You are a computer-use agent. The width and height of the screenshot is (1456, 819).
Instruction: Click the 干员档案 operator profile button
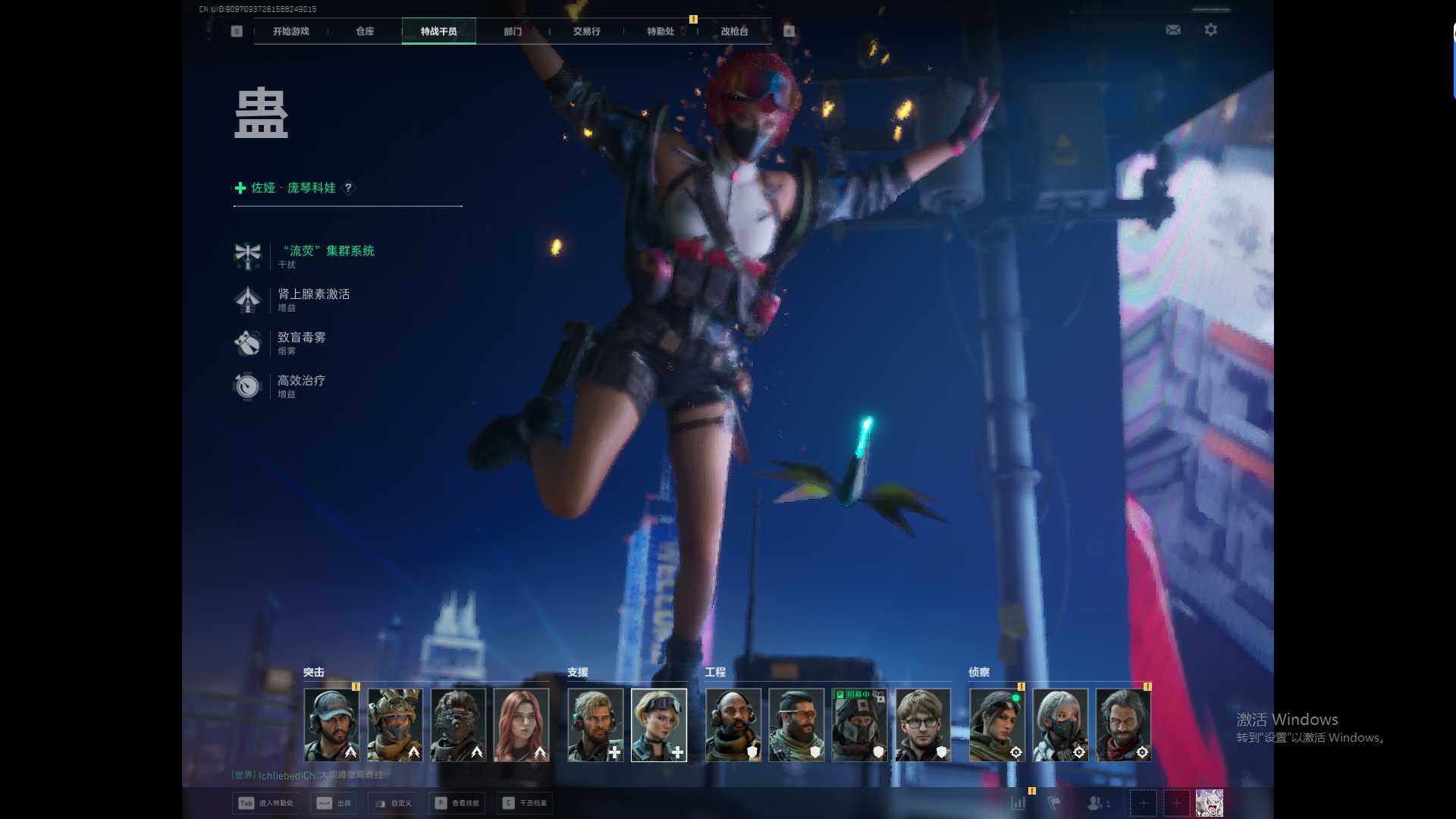(x=525, y=803)
